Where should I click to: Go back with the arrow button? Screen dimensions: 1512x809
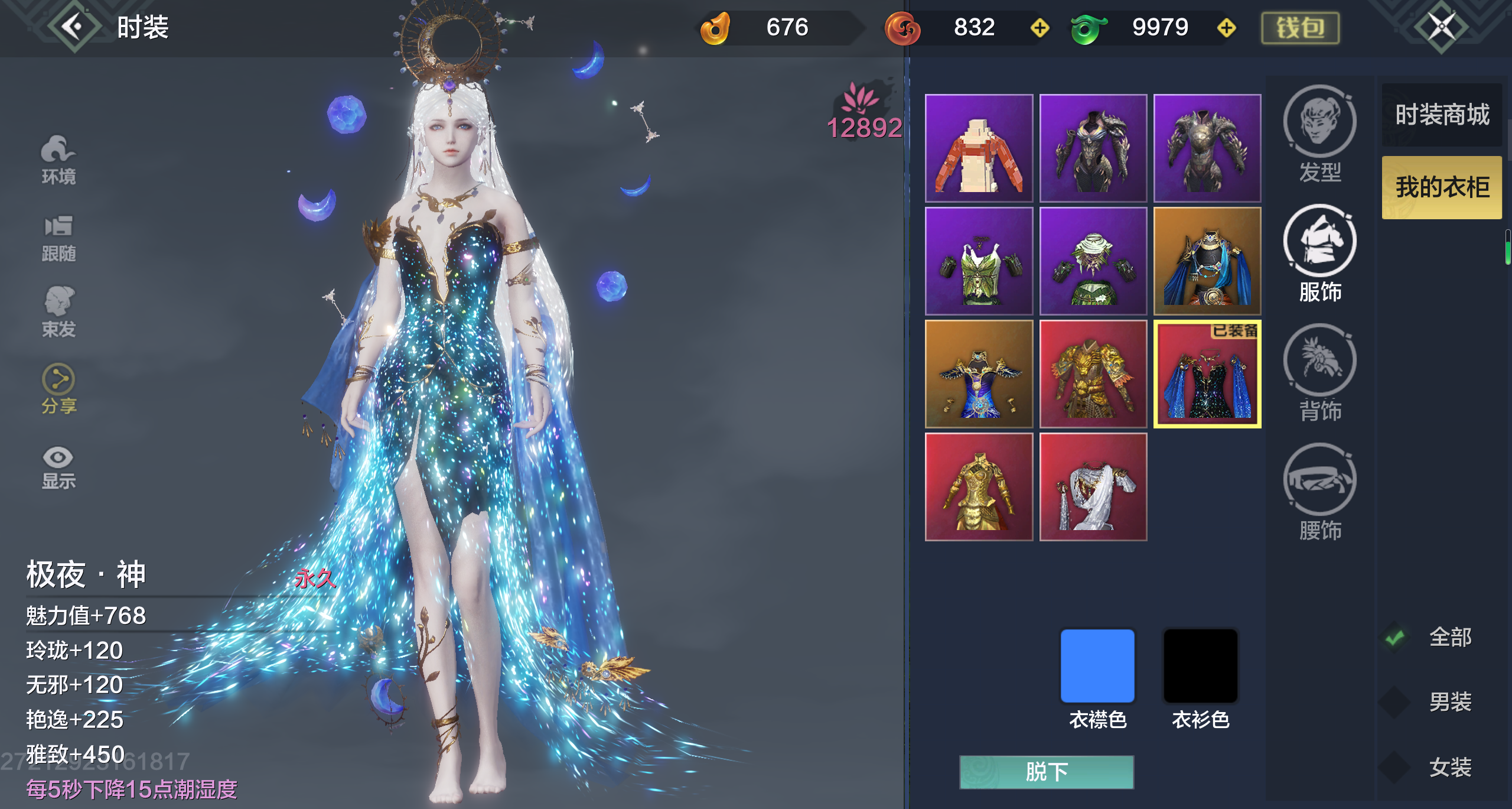tap(73, 27)
